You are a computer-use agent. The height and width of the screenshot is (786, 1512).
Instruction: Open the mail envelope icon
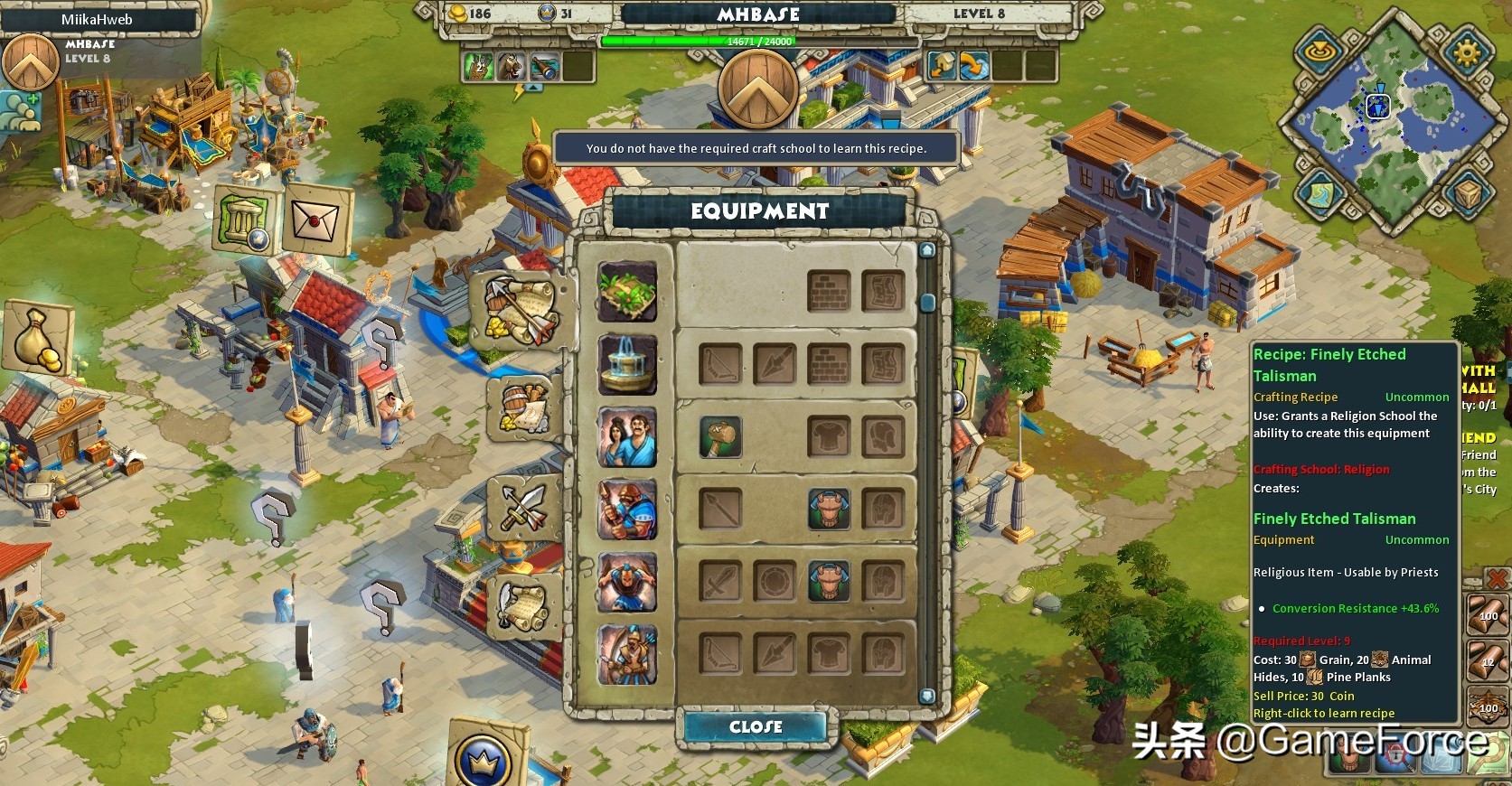(x=316, y=220)
